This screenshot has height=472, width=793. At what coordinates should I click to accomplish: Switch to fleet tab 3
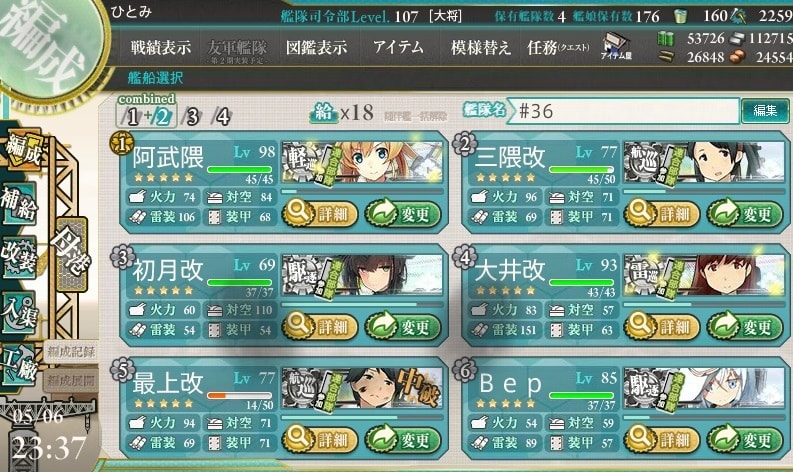pyautogui.click(x=192, y=115)
